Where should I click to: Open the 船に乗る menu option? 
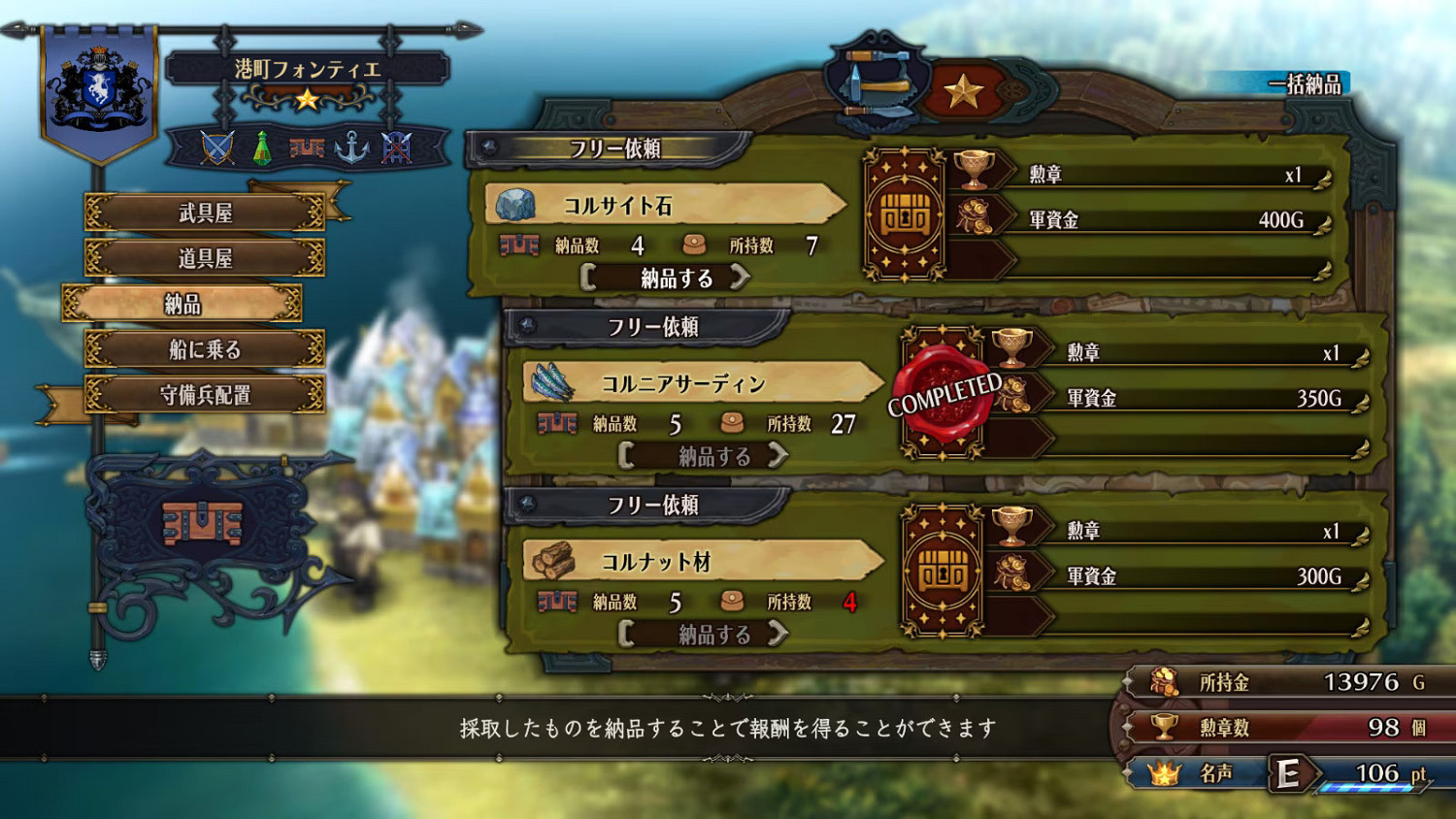coord(207,350)
